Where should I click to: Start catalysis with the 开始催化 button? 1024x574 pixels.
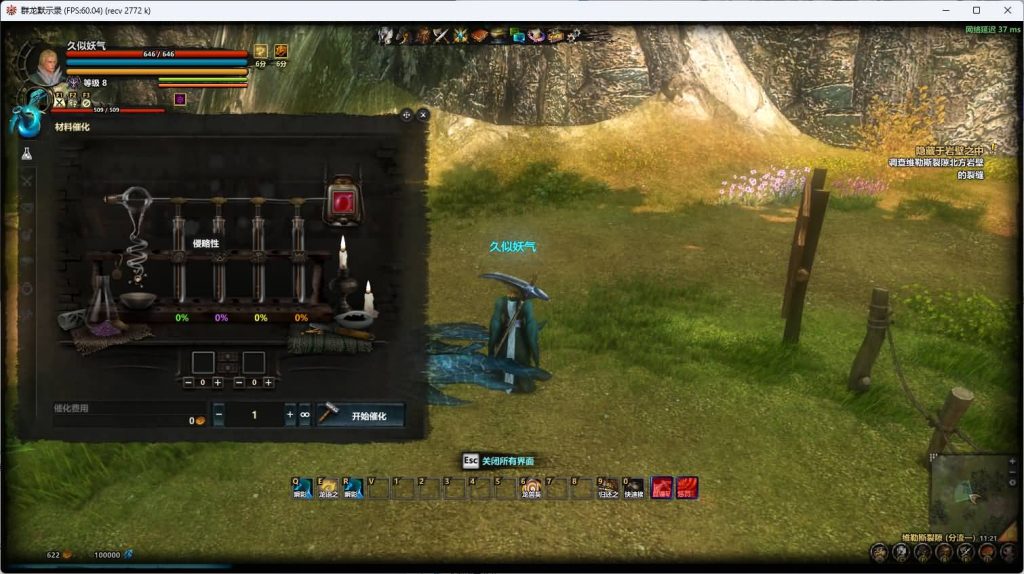click(x=360, y=415)
